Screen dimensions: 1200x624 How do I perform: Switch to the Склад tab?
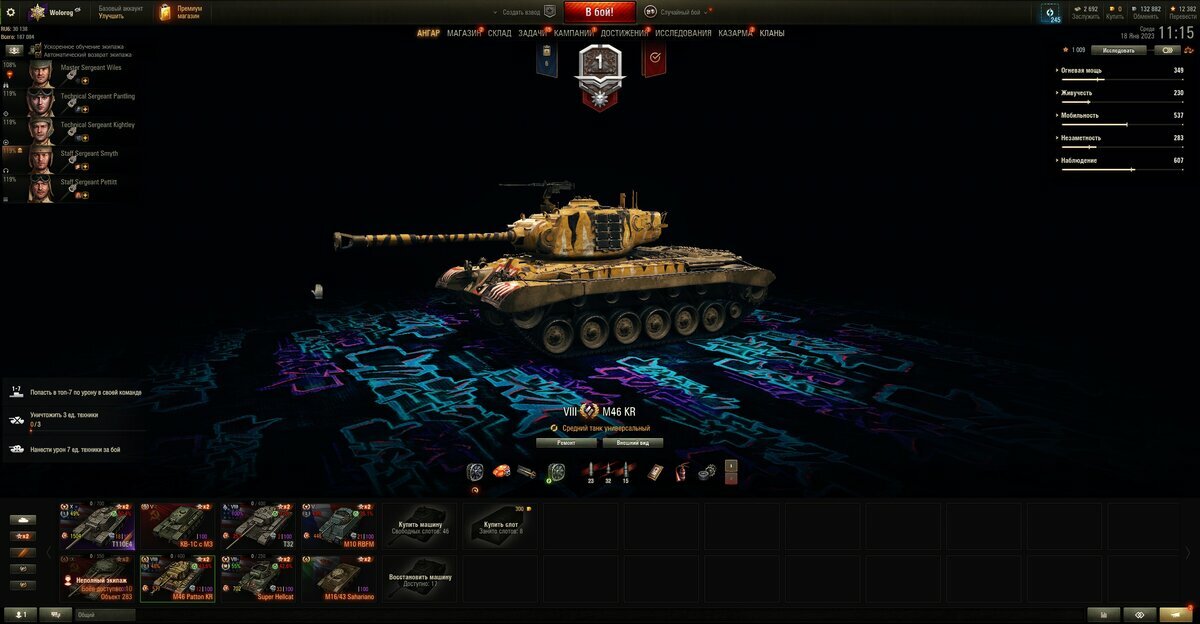pyautogui.click(x=500, y=33)
